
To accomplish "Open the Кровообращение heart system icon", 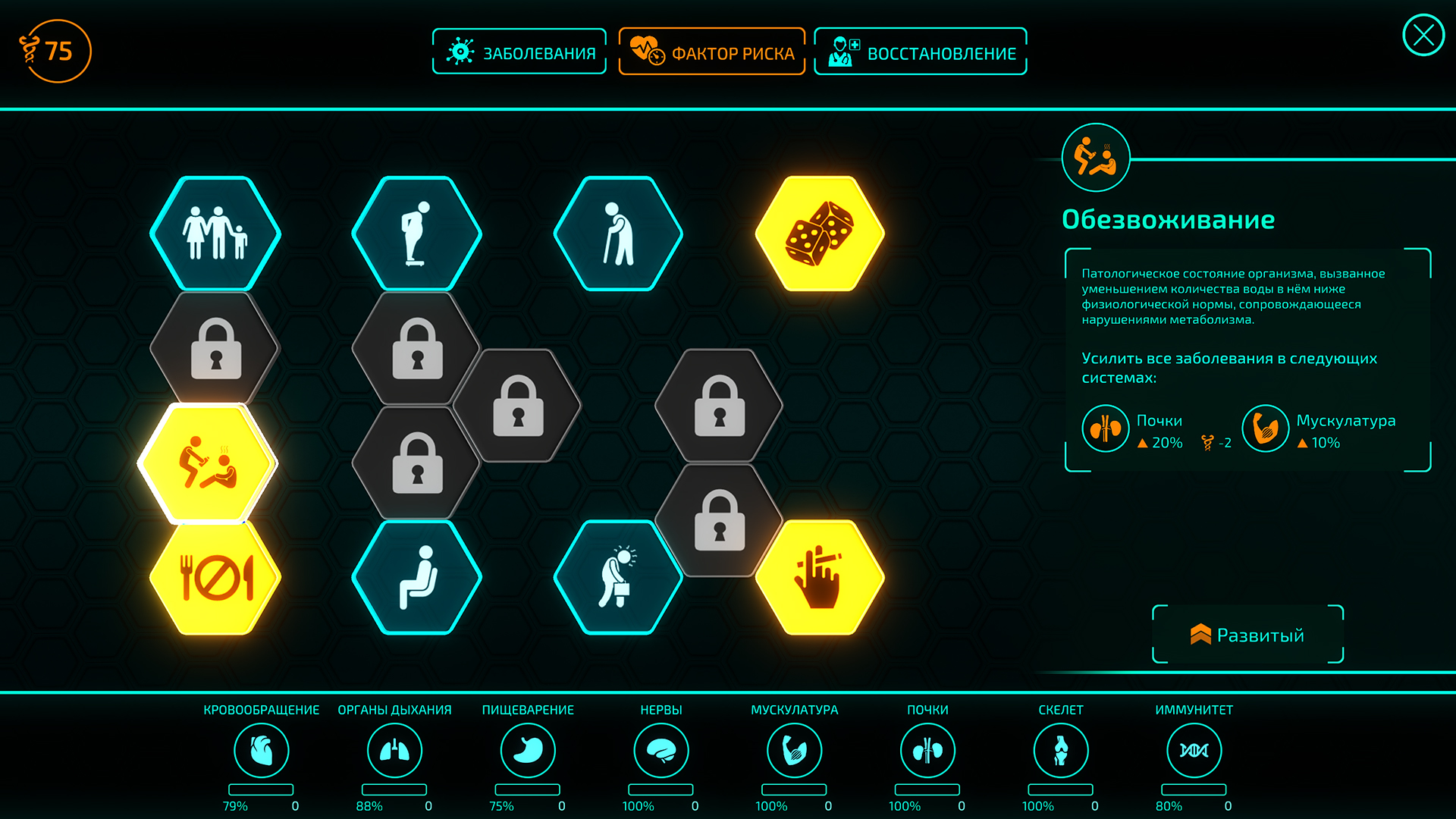I will click(x=262, y=749).
